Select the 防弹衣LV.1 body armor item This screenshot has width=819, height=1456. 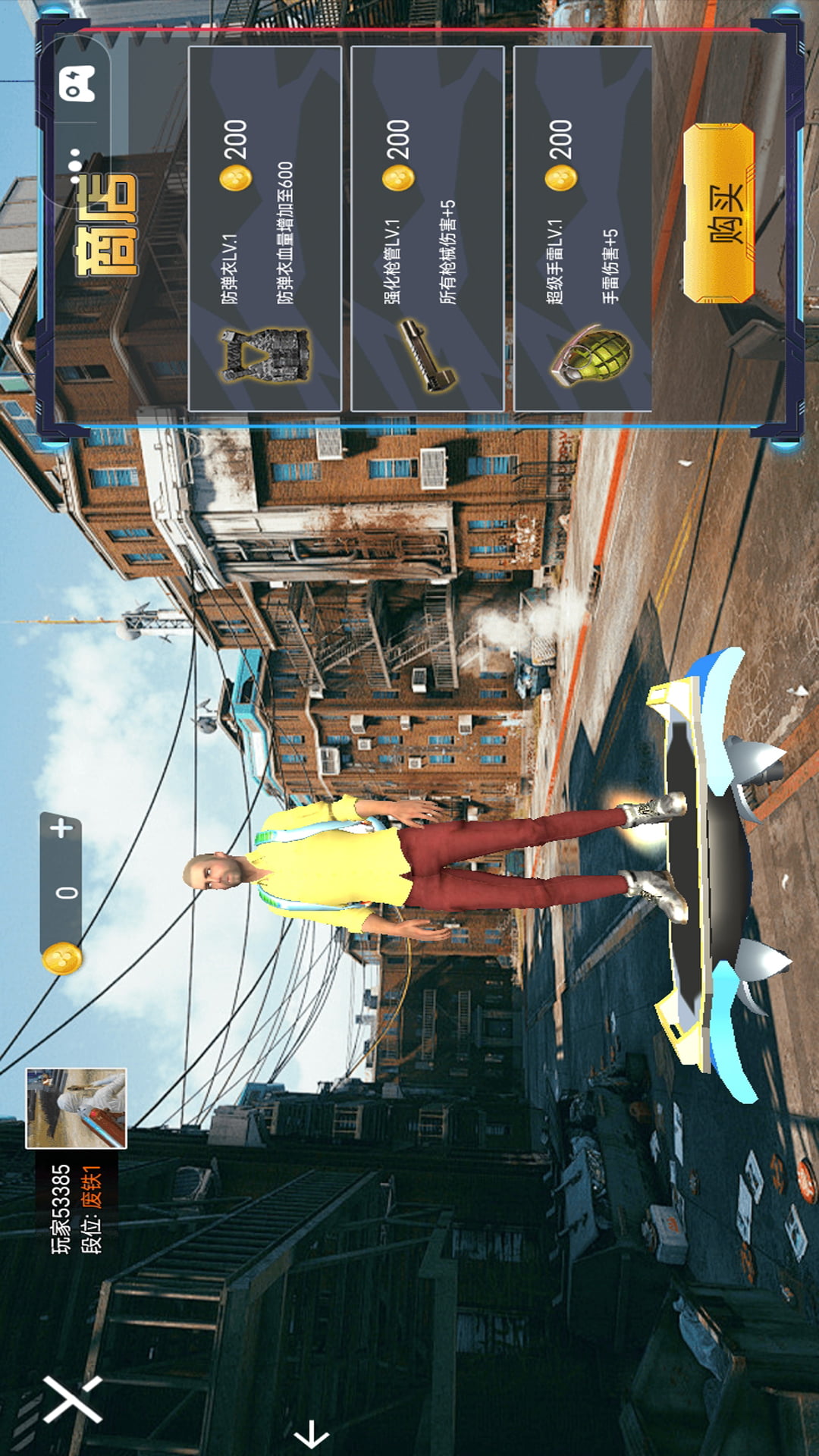[265, 228]
